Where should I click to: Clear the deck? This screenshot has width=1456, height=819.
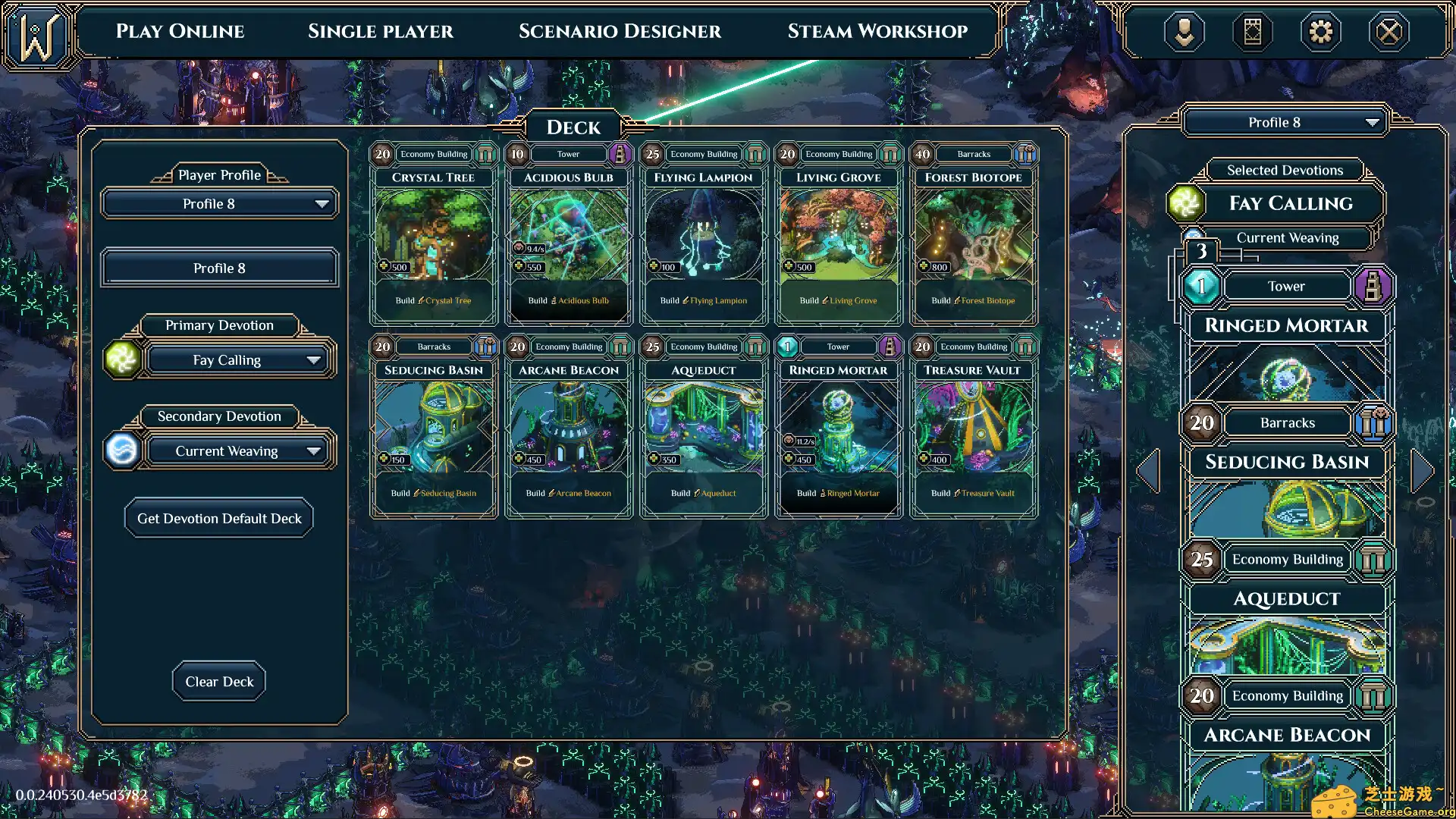coord(219,682)
